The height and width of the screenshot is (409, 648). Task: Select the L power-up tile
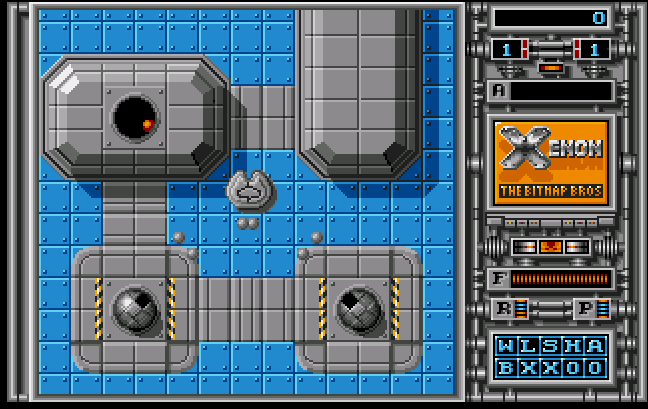point(529,346)
